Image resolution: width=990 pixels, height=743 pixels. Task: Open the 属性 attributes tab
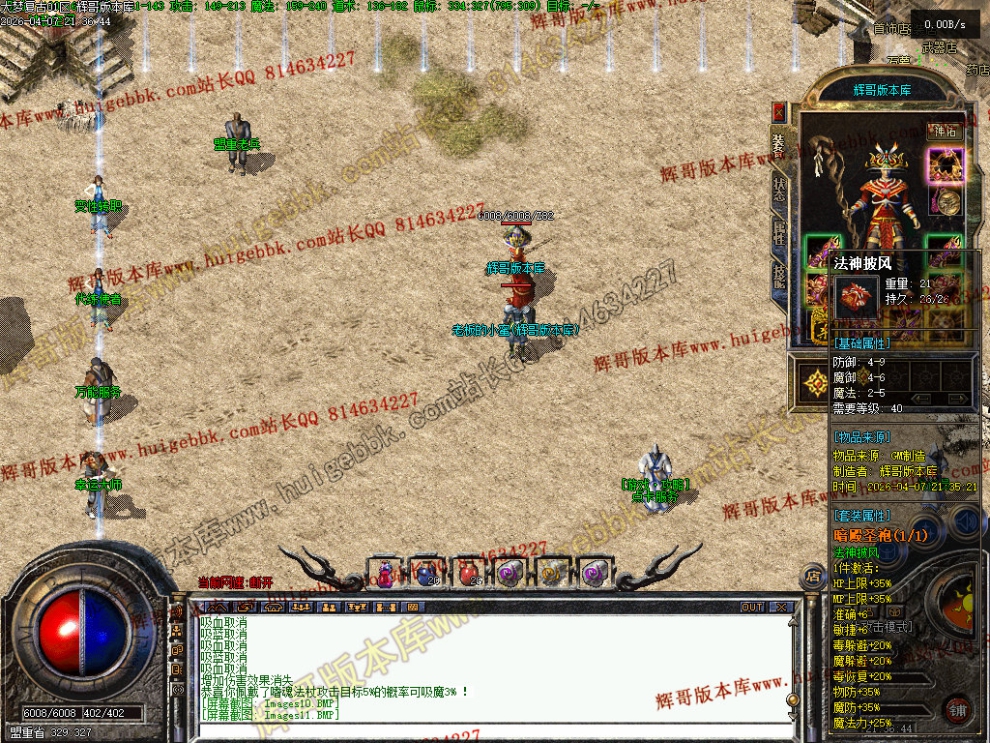(x=780, y=236)
